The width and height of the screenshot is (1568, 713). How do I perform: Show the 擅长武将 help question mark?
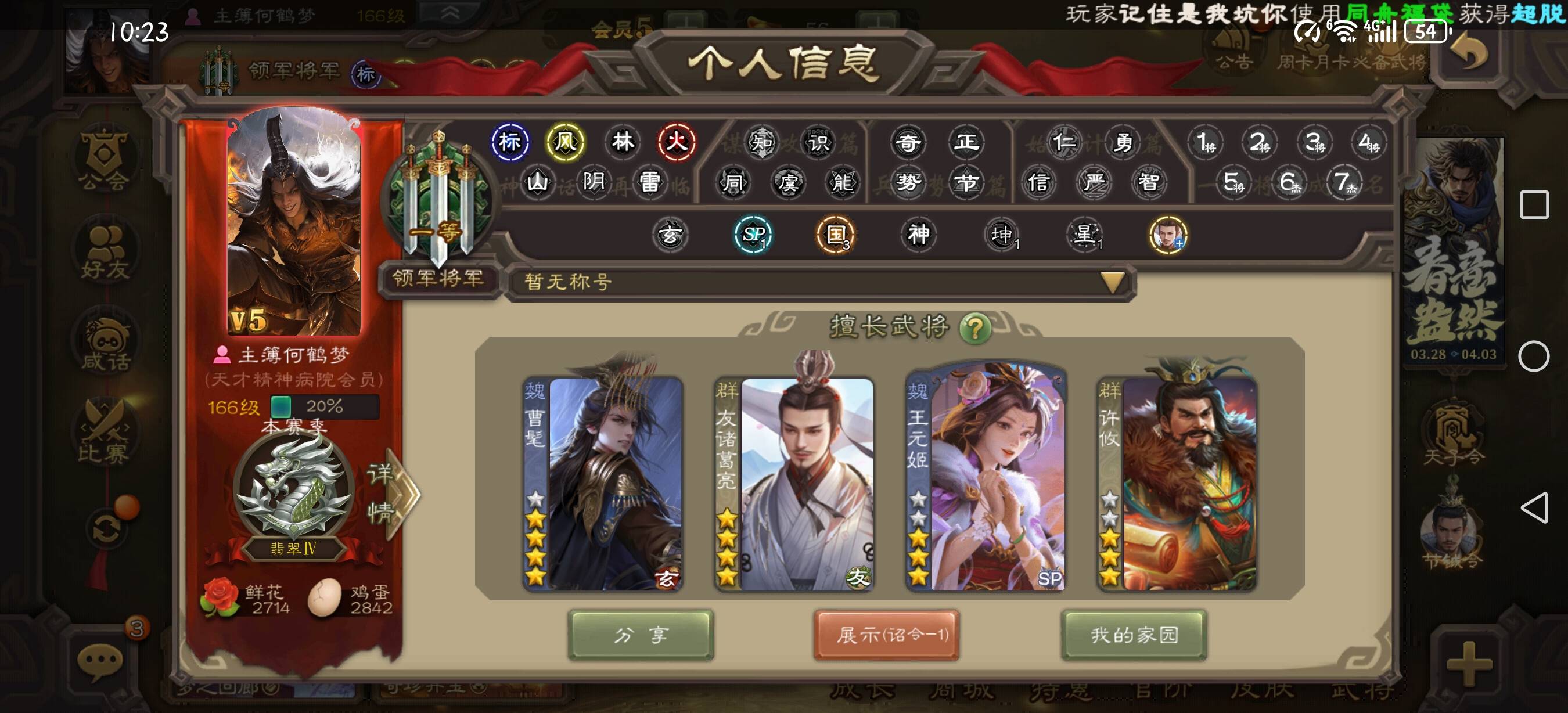(x=974, y=329)
